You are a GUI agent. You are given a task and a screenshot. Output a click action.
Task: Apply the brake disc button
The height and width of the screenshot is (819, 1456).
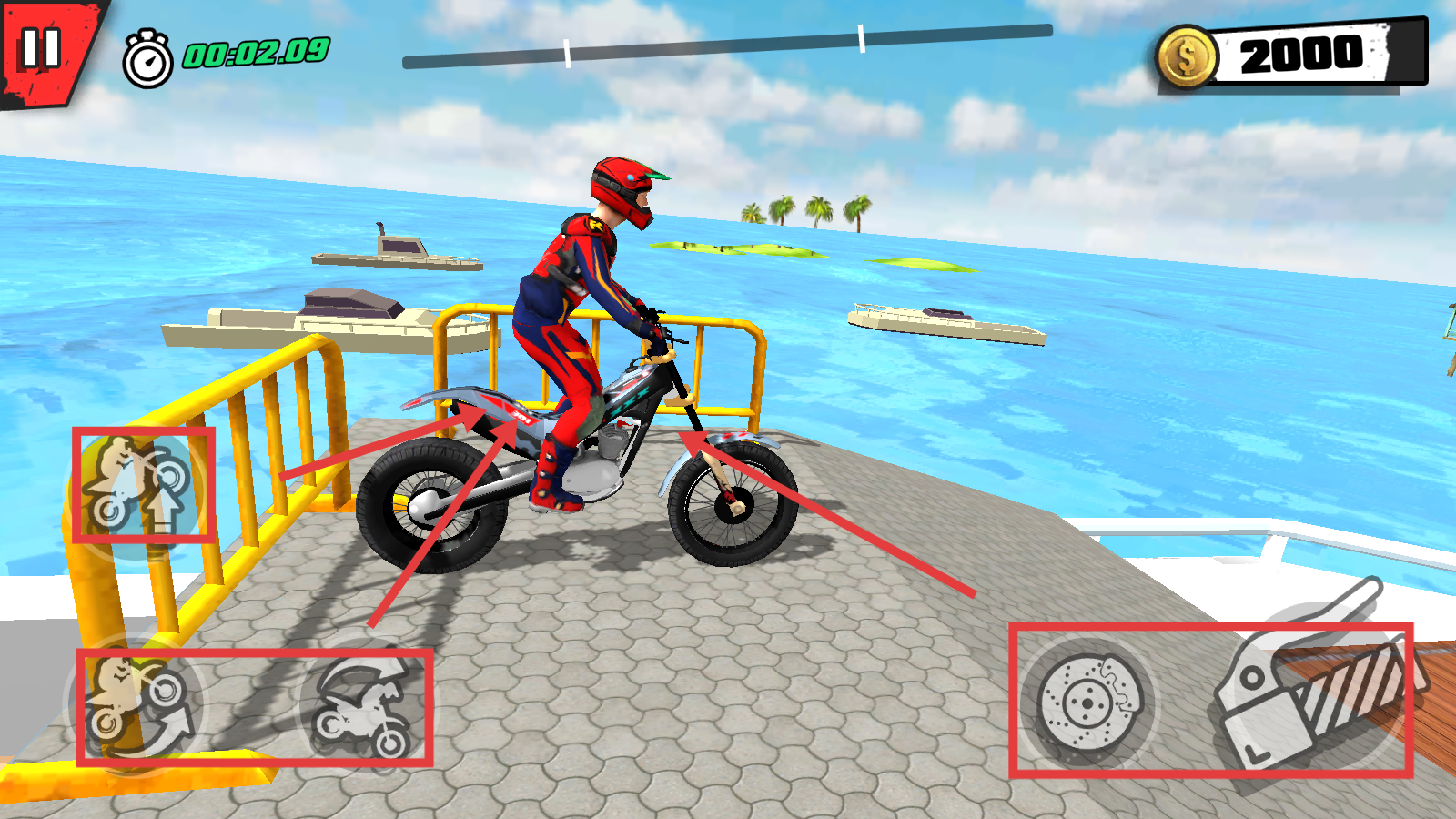tap(1087, 702)
